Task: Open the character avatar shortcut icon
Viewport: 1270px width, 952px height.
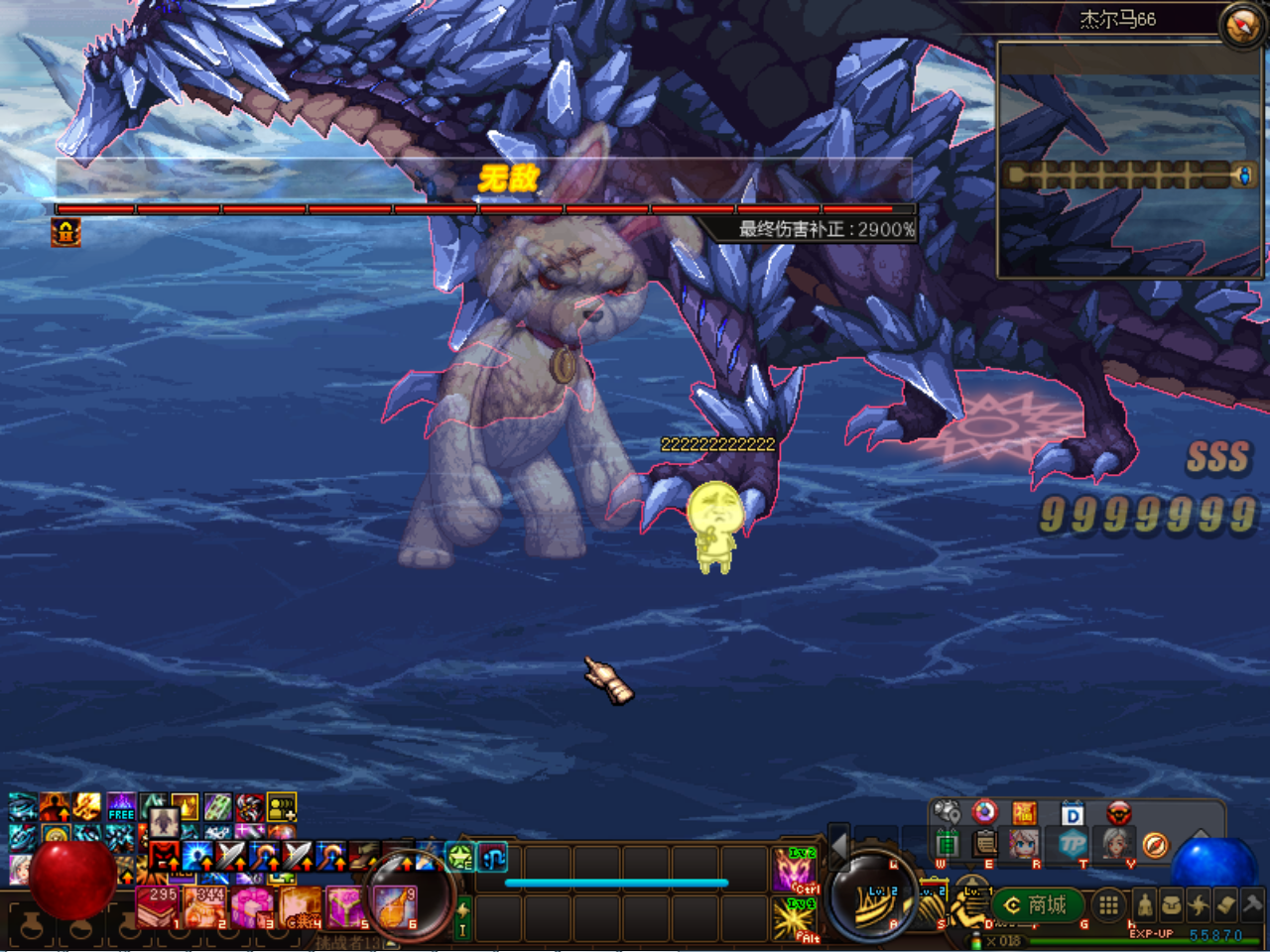Action: 1026,846
